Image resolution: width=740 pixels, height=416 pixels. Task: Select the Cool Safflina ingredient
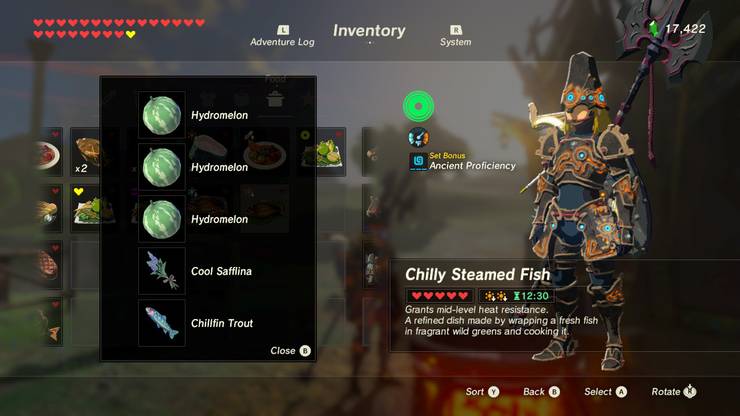[x=161, y=271]
